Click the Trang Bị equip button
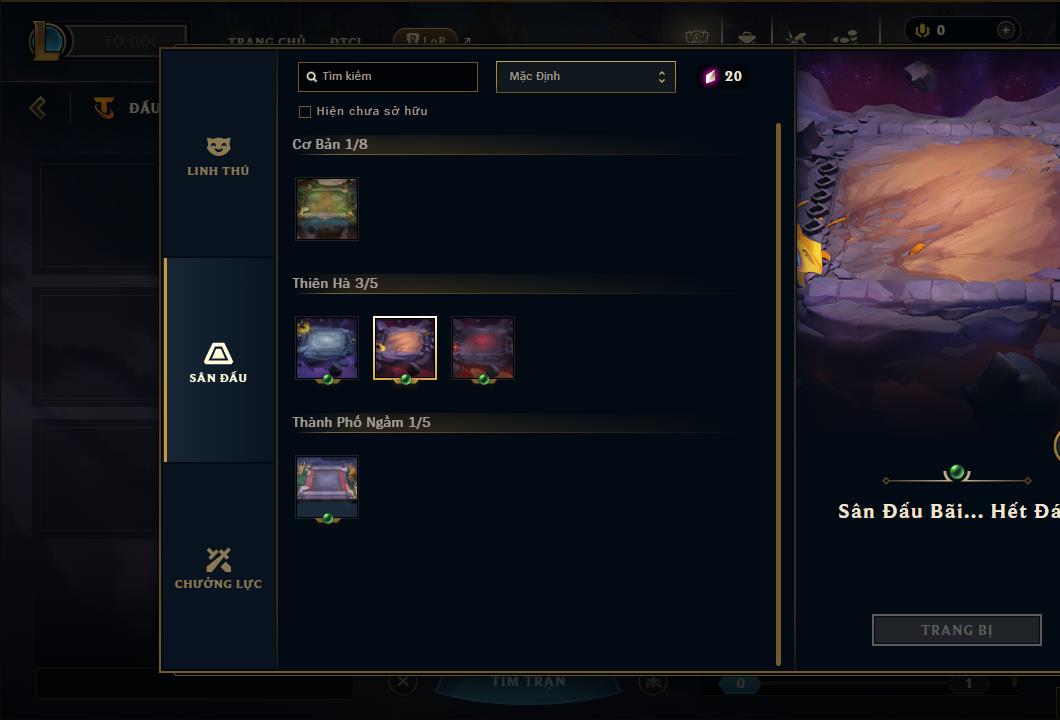This screenshot has height=720, width=1060. point(957,630)
